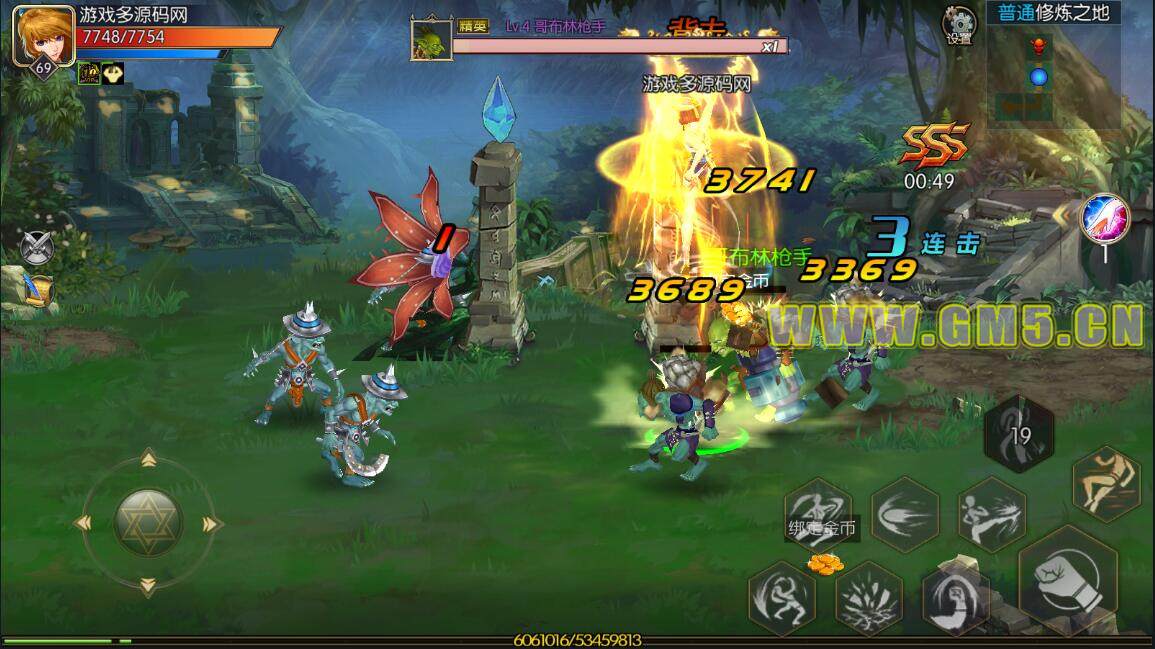Image resolution: width=1155 pixels, height=649 pixels.
Task: Tap the yellow flexed-arms buff icon
Action: (x=114, y=73)
